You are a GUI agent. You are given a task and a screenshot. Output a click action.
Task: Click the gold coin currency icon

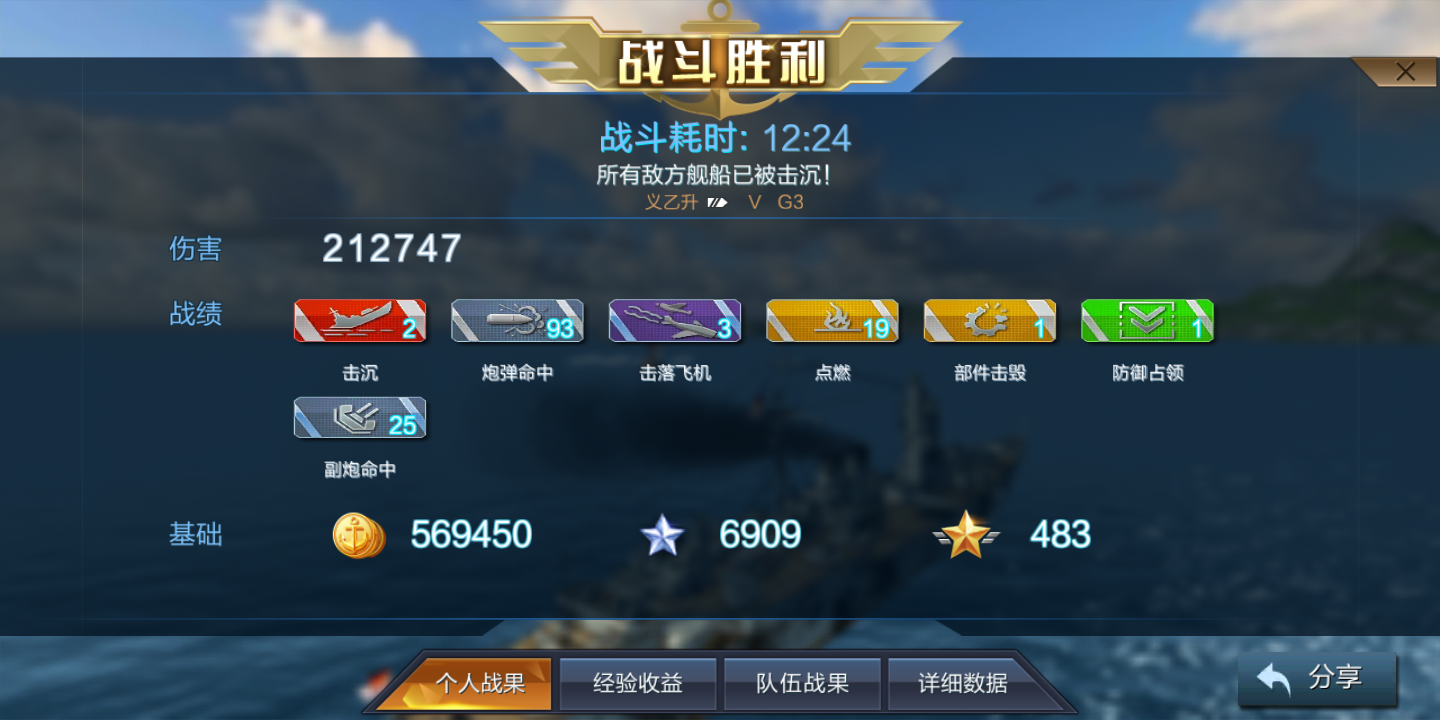click(358, 535)
